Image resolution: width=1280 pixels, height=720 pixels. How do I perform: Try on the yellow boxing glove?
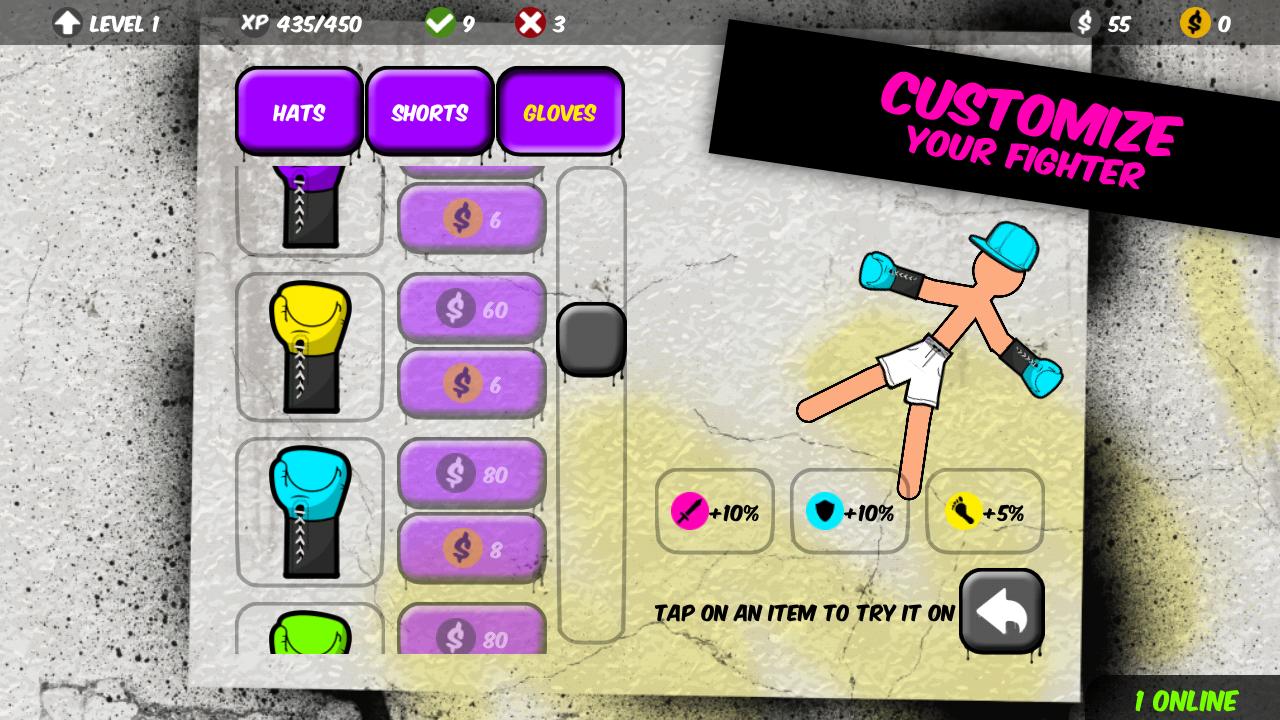pyautogui.click(x=310, y=347)
